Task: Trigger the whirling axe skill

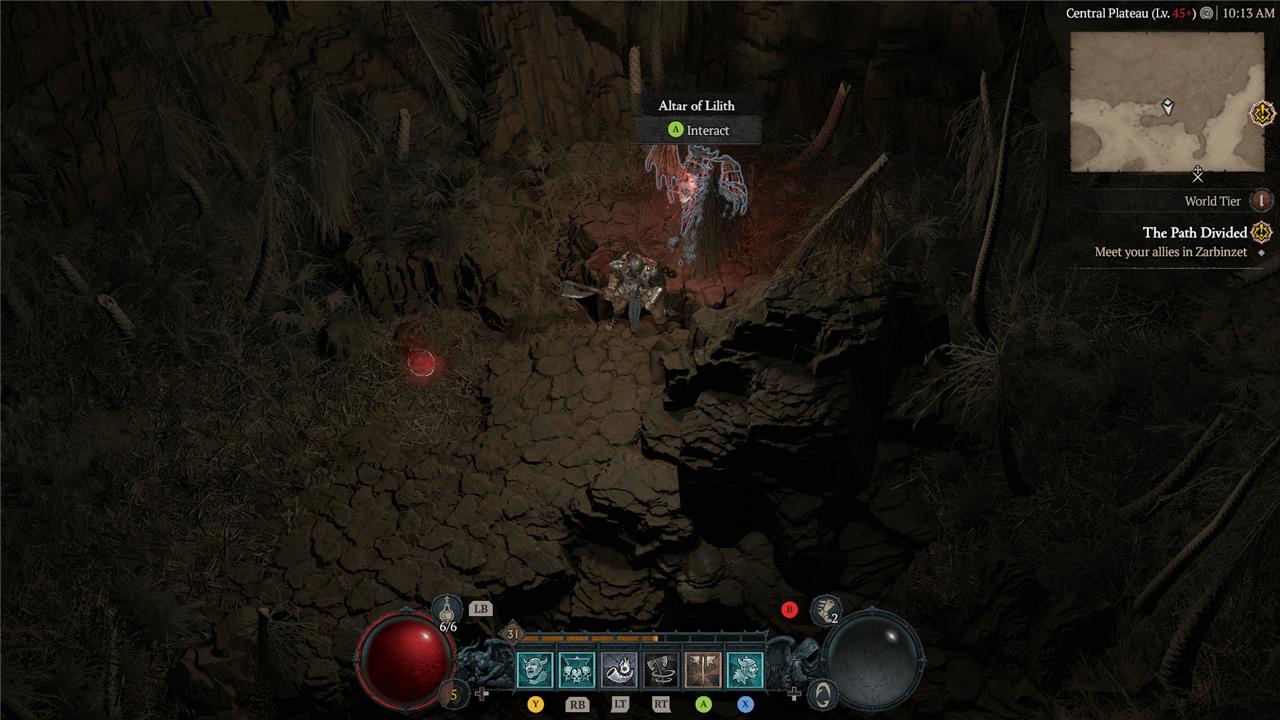Action: (x=661, y=670)
